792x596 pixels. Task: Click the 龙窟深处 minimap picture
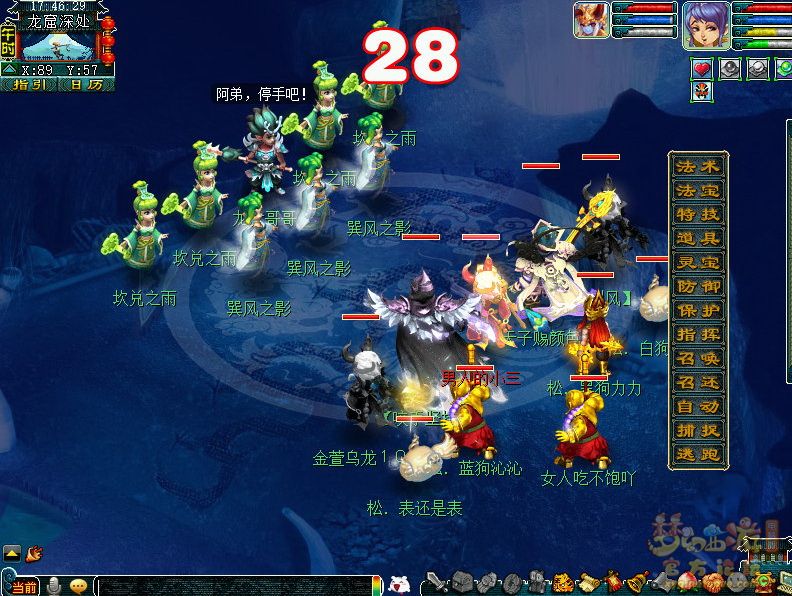pos(58,45)
